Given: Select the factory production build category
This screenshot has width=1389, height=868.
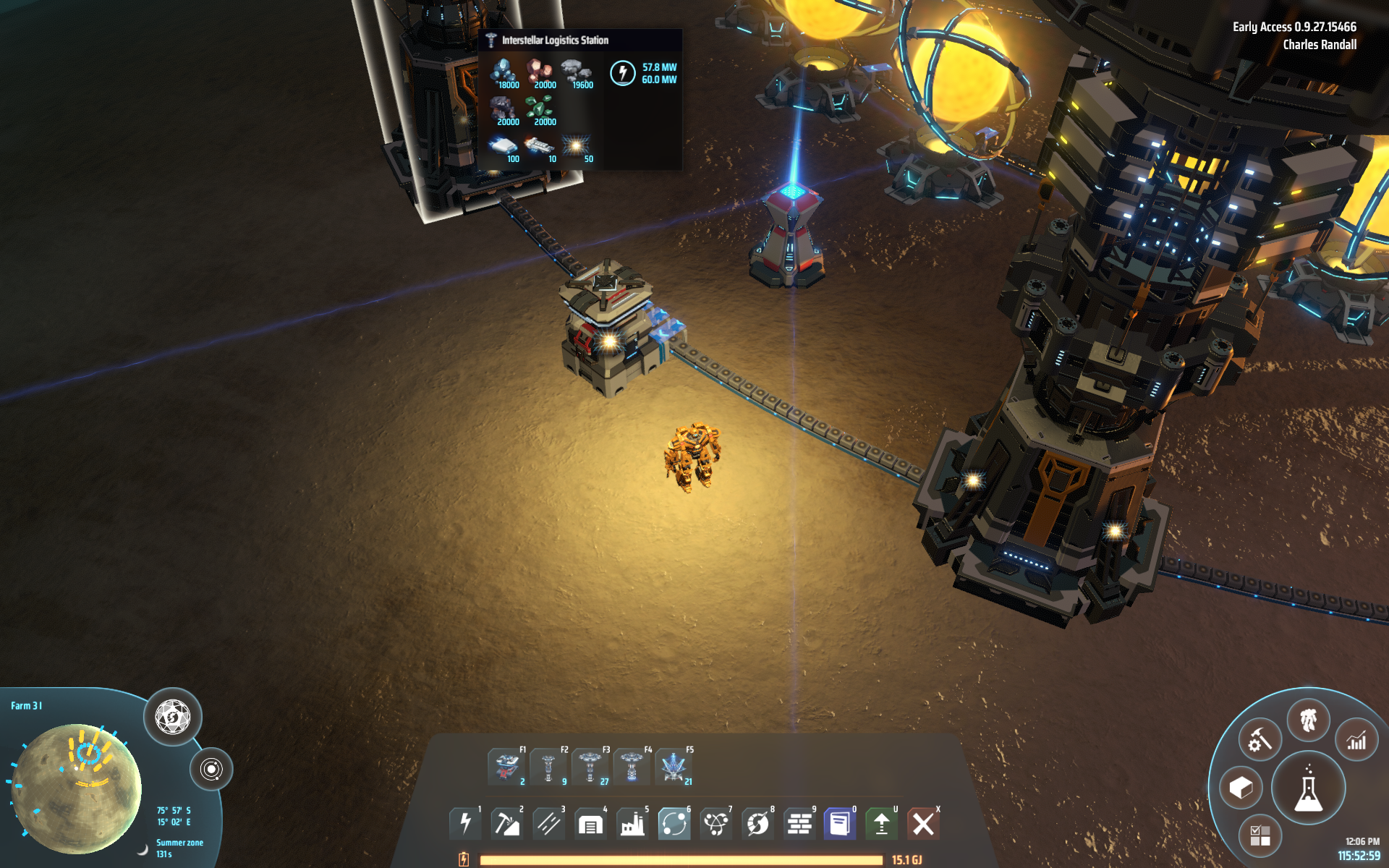Looking at the screenshot, I should [632, 823].
